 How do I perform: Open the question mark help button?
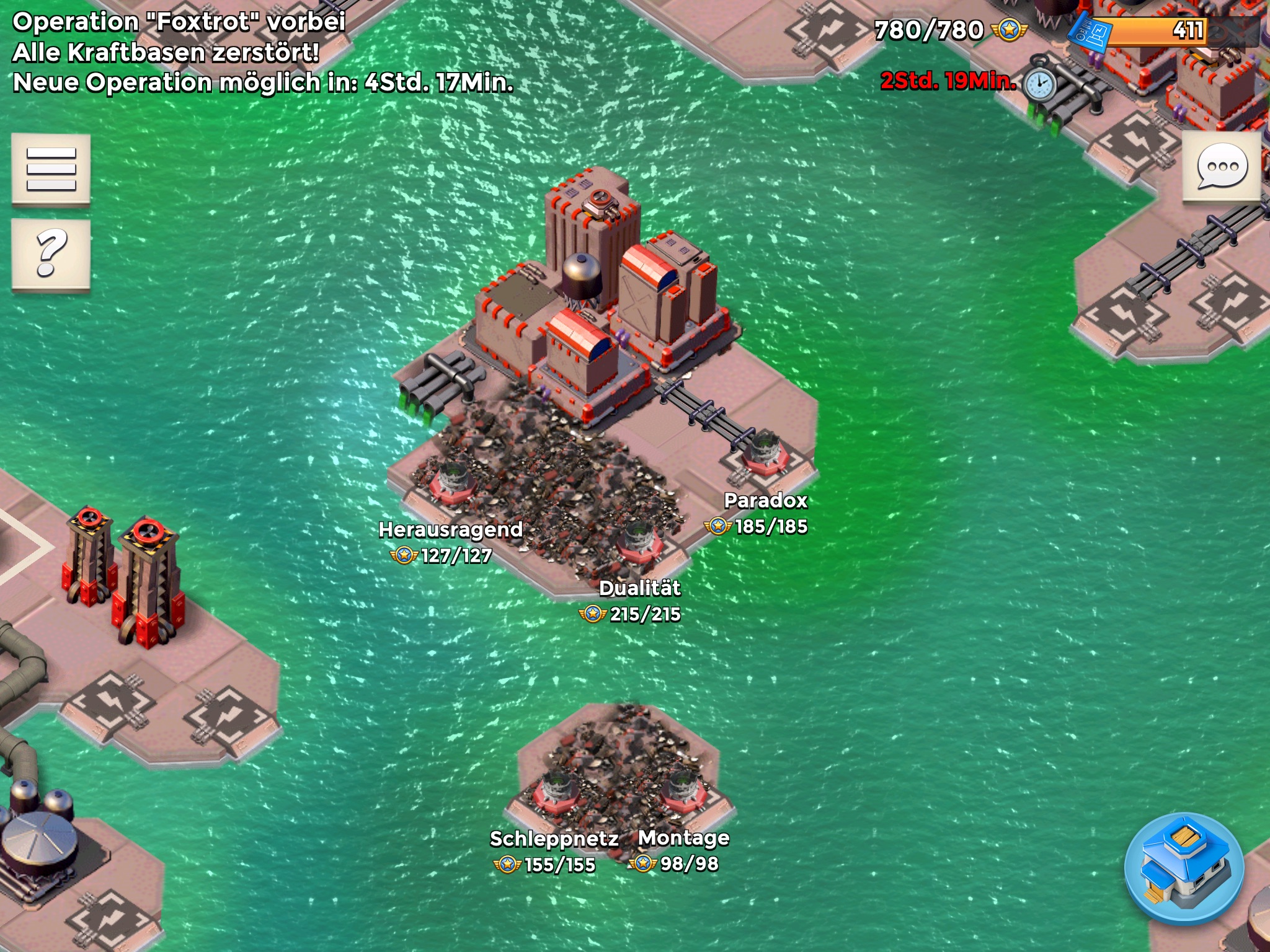point(51,253)
